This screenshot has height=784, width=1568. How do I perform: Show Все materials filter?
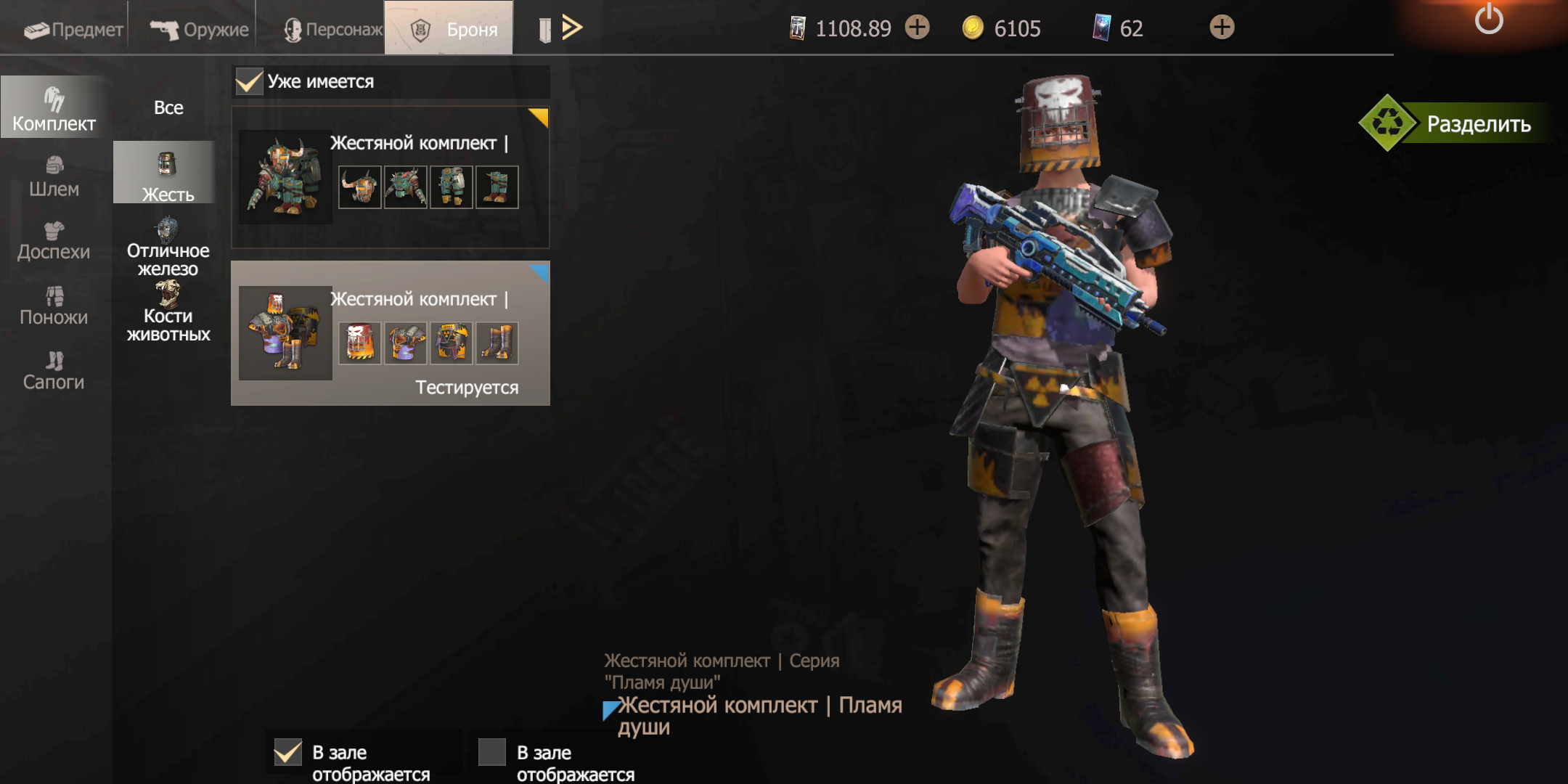(x=168, y=107)
